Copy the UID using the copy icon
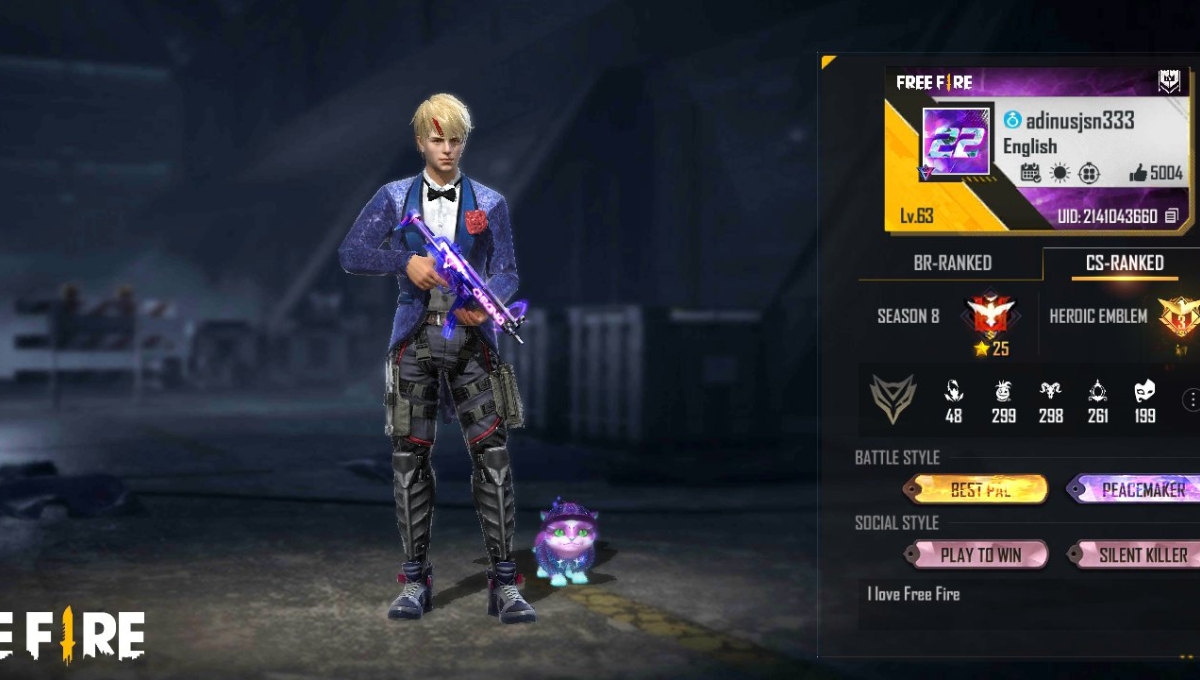Viewport: 1200px width, 680px height. pos(1171,216)
